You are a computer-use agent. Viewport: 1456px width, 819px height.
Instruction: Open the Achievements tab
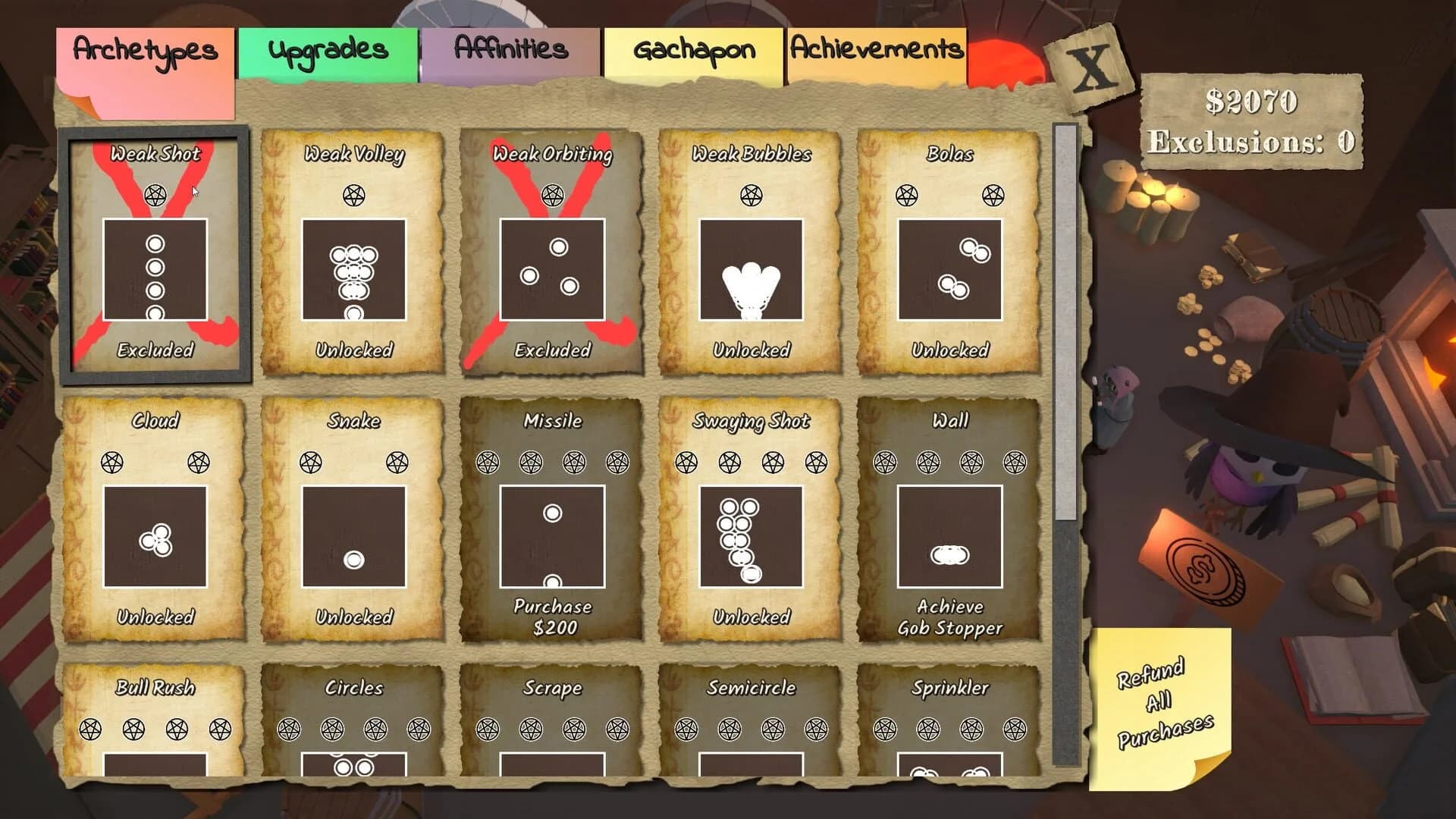pos(876,50)
